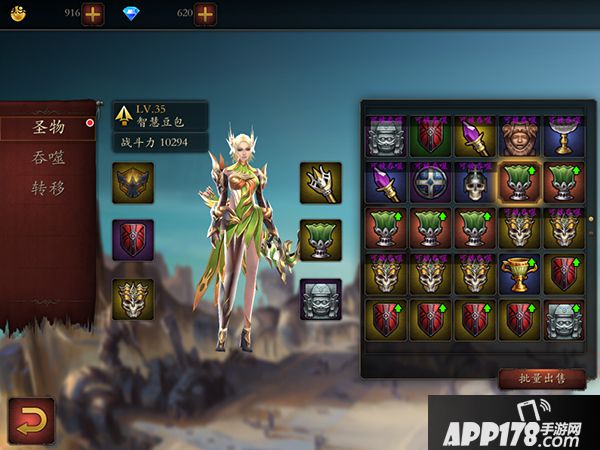This screenshot has width=600, height=450.
Task: Add gold with the plus button
Action: click(93, 14)
